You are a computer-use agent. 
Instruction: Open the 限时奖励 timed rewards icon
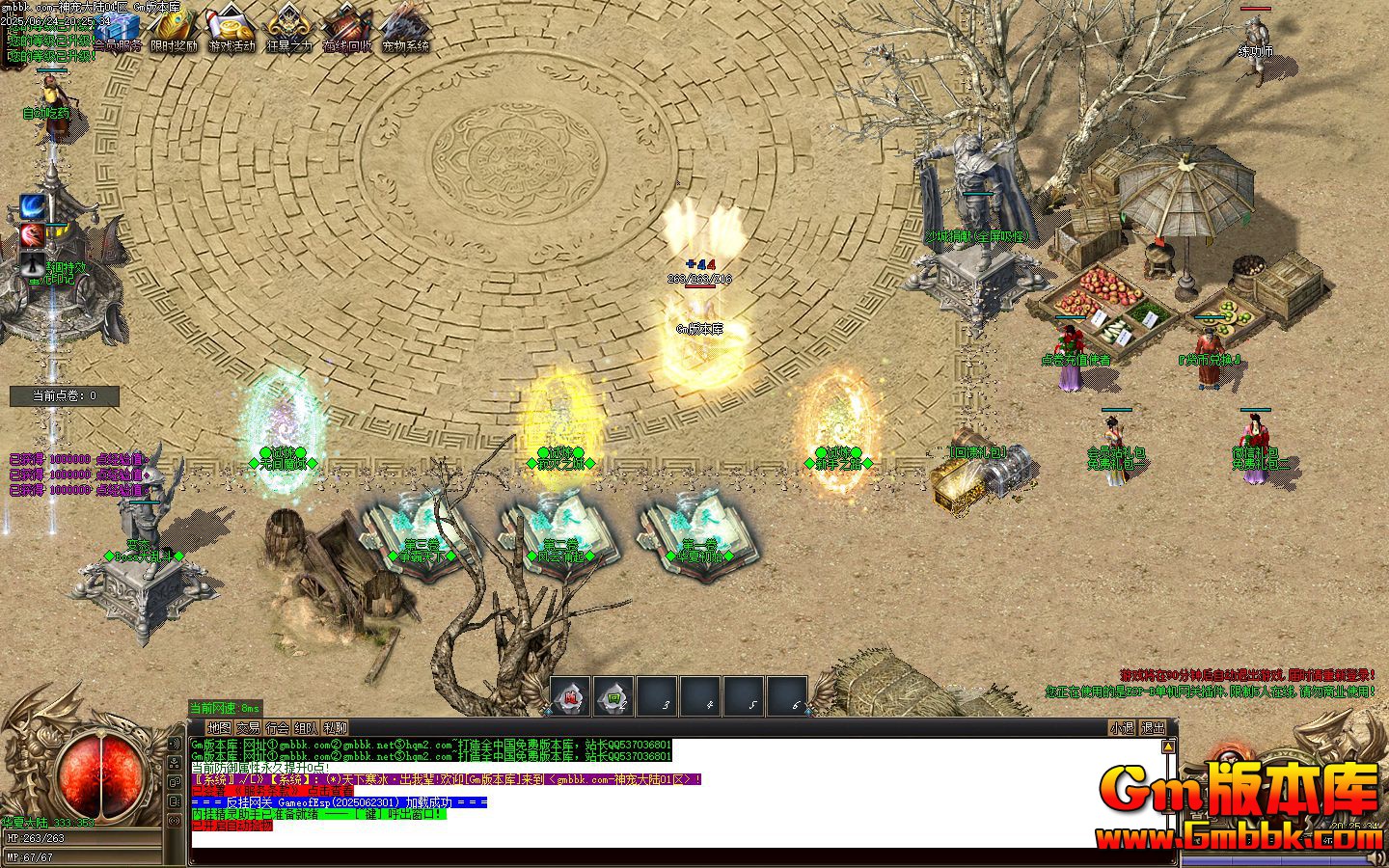tap(172, 29)
